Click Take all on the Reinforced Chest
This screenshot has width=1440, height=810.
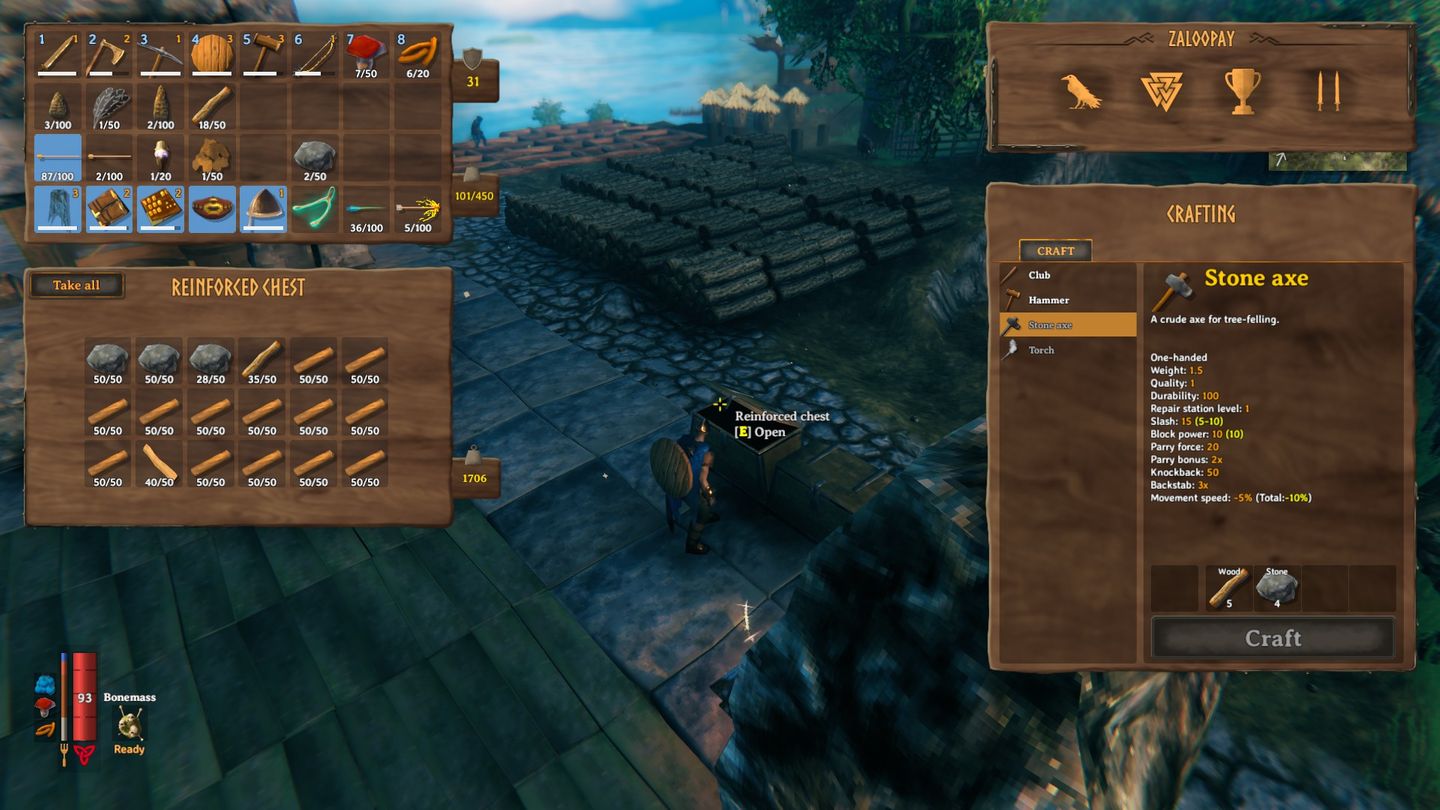point(77,285)
